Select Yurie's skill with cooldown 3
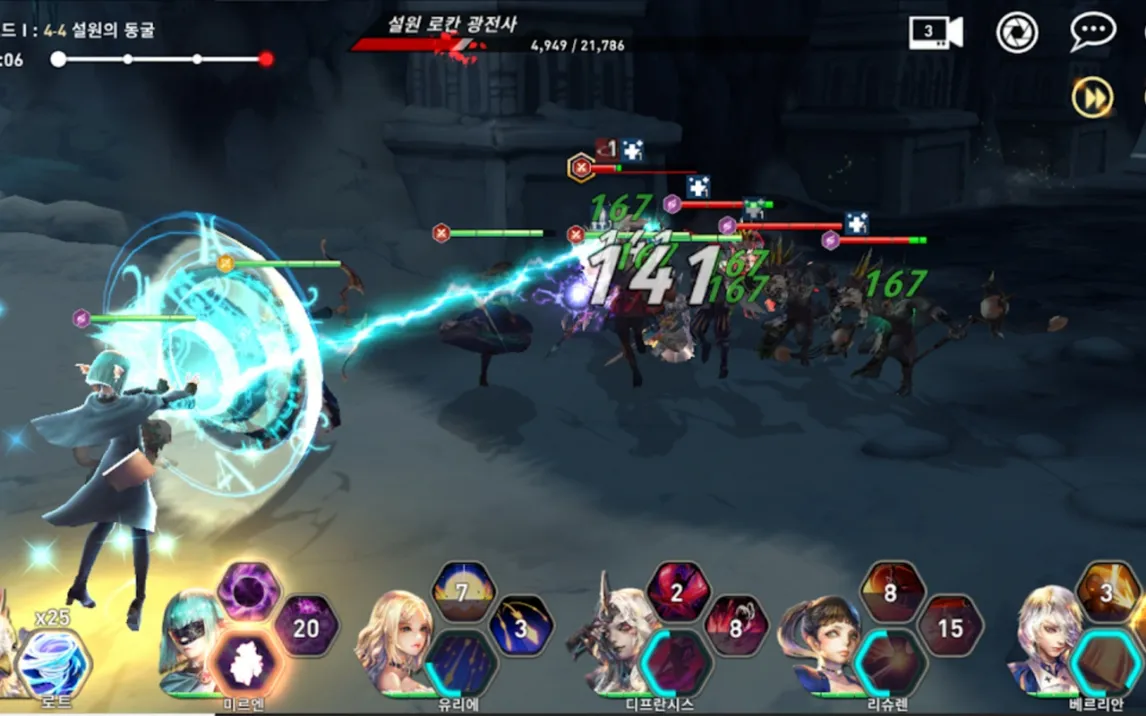This screenshot has height=716, width=1146. coord(521,627)
